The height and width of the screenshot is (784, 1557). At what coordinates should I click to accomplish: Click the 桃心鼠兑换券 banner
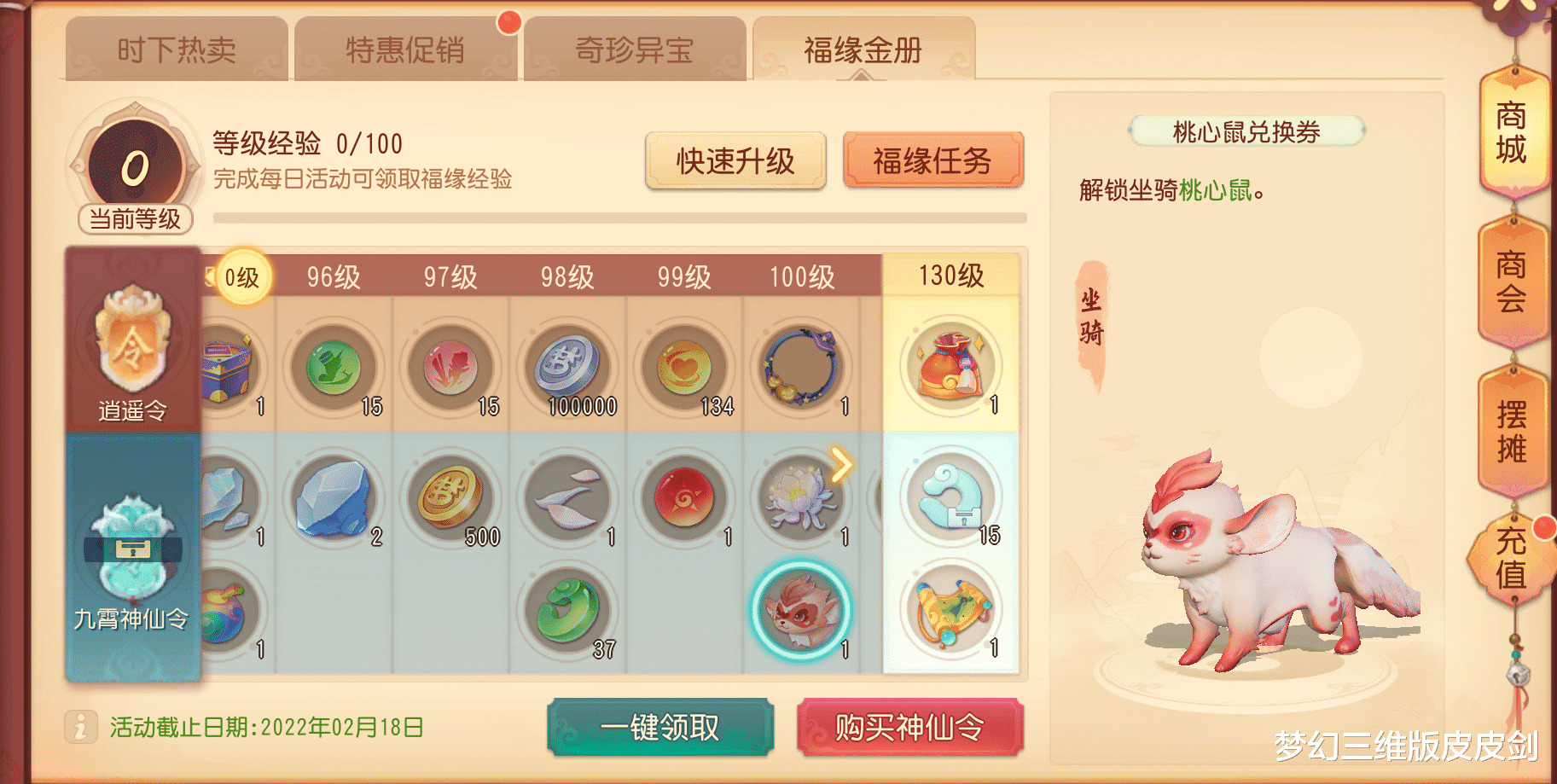[1247, 132]
